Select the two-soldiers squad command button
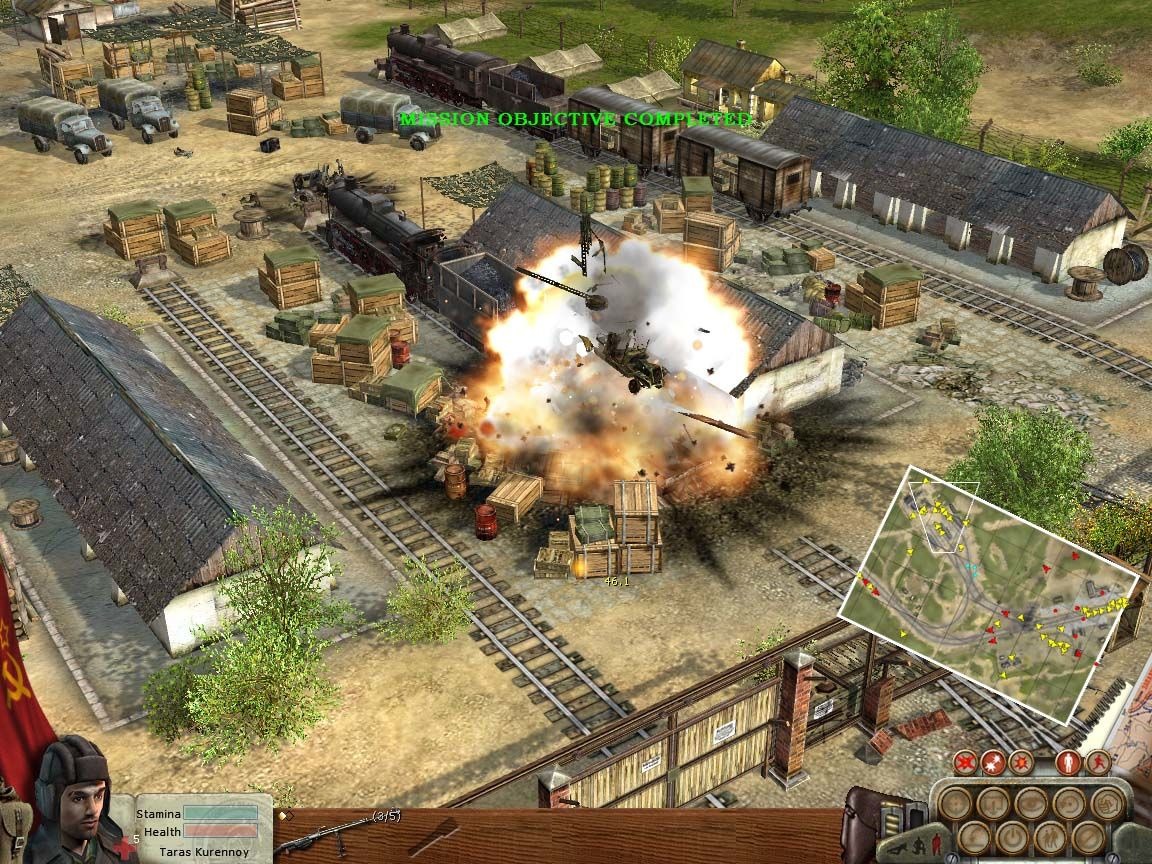Screen dimensions: 1152x864 coord(1048,837)
